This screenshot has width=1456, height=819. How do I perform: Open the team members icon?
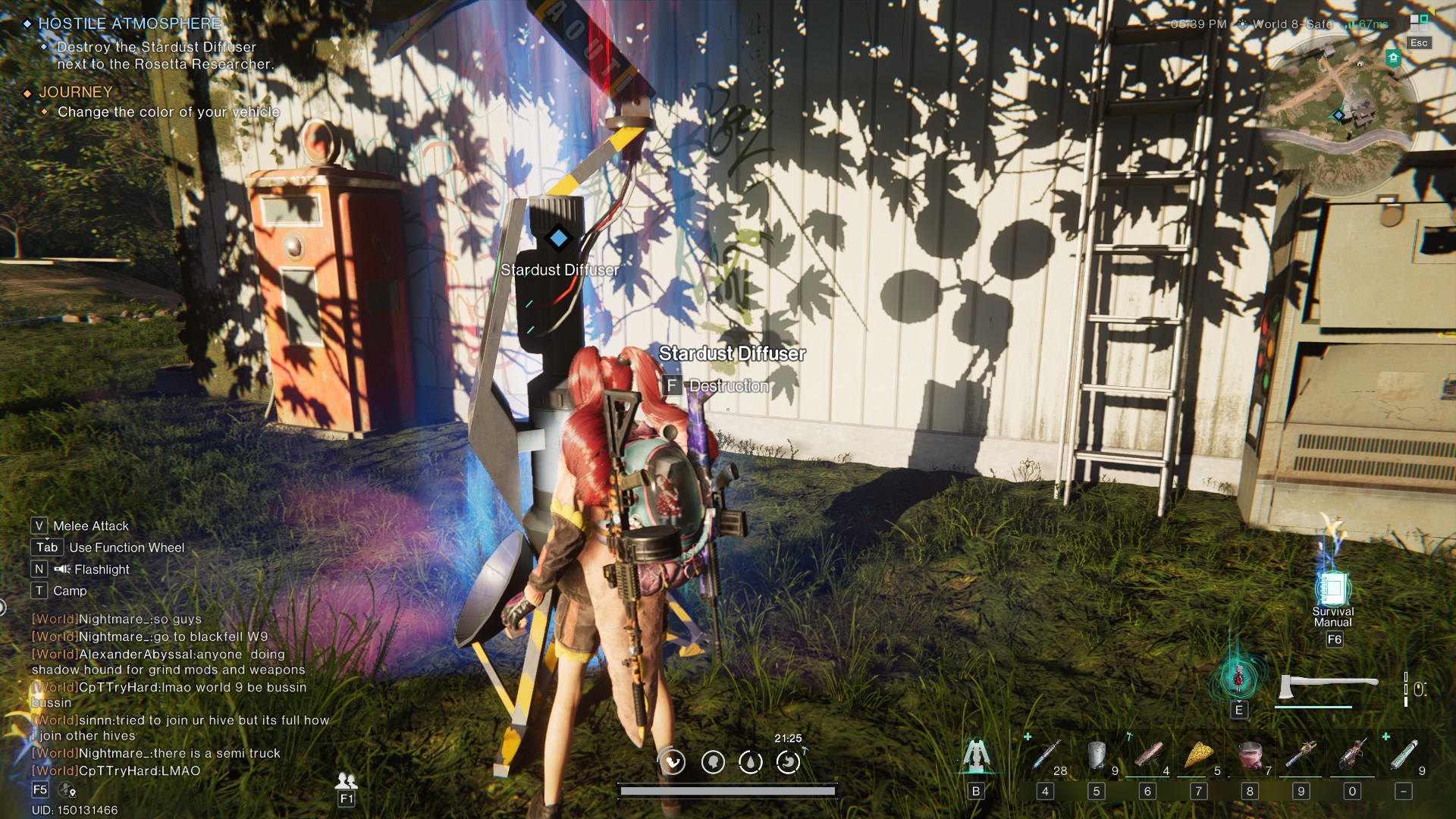coord(347,780)
